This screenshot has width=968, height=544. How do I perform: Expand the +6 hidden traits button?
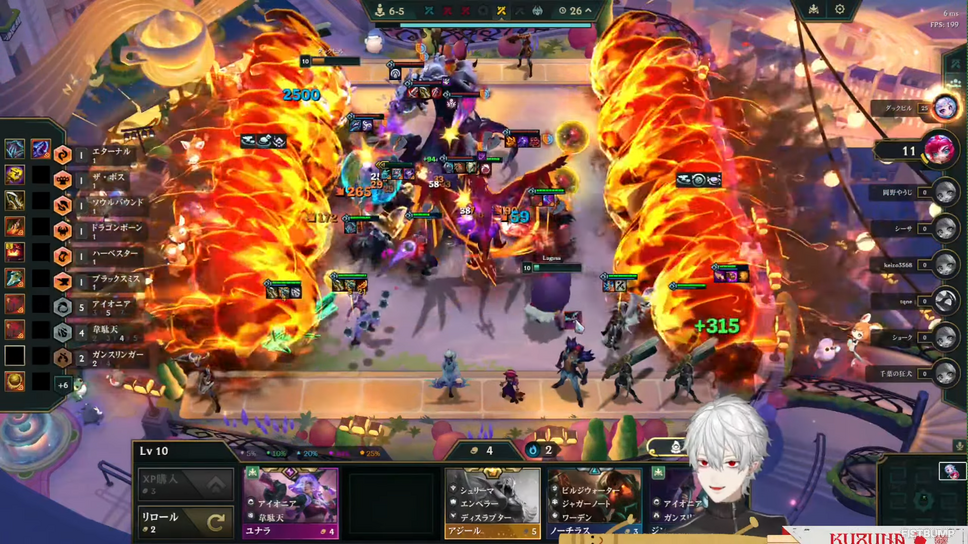[x=63, y=385]
